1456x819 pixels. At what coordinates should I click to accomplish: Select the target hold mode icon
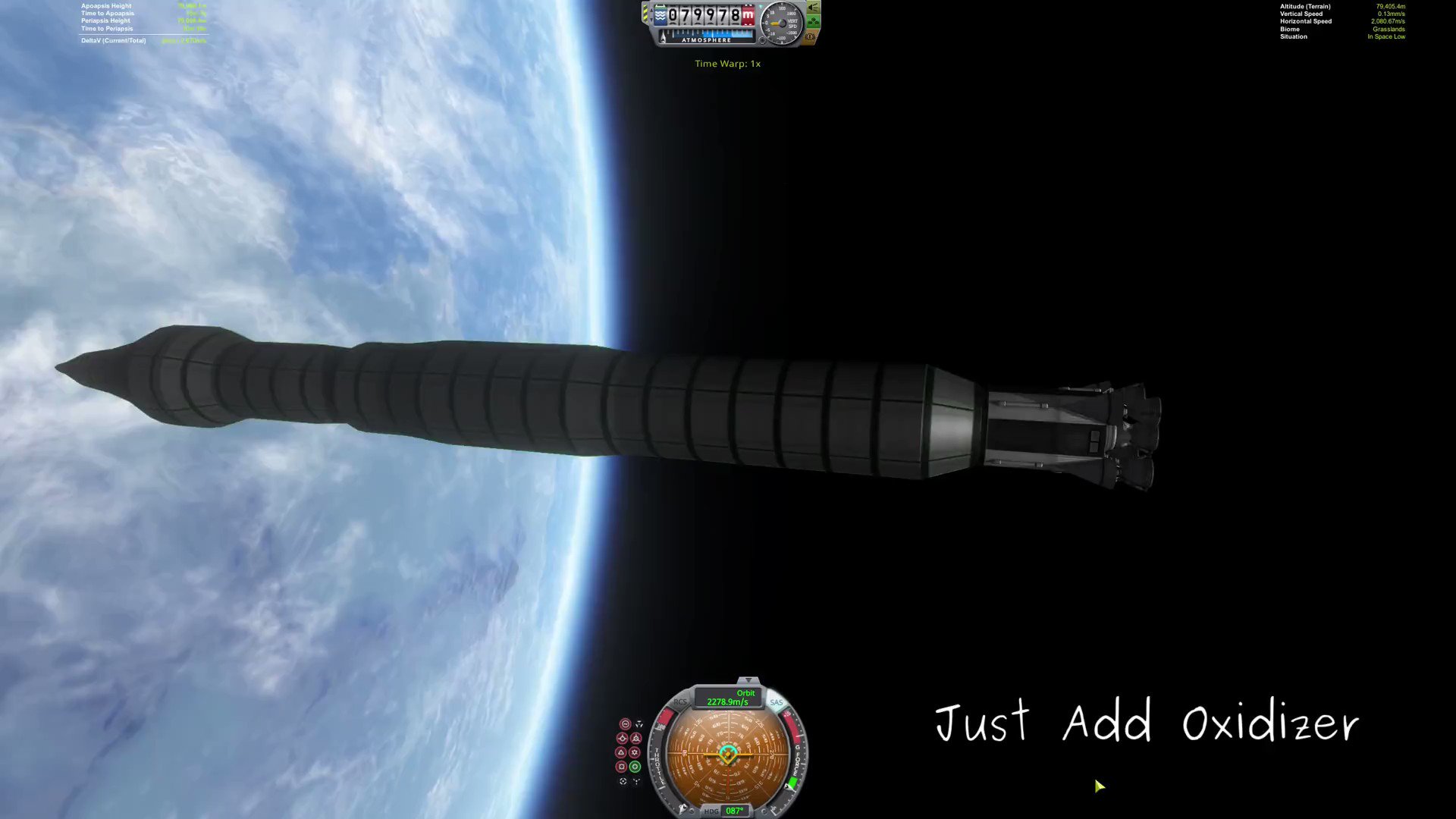click(x=623, y=782)
